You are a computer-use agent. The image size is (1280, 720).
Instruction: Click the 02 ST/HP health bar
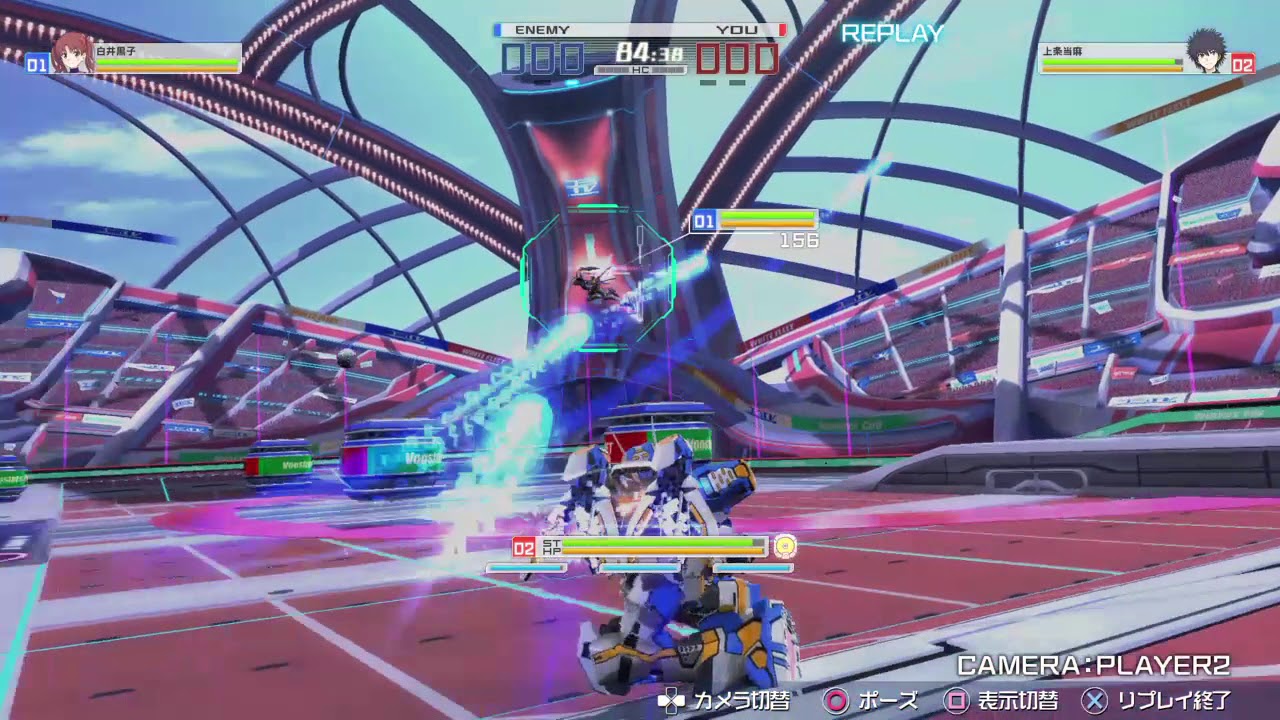click(x=638, y=546)
